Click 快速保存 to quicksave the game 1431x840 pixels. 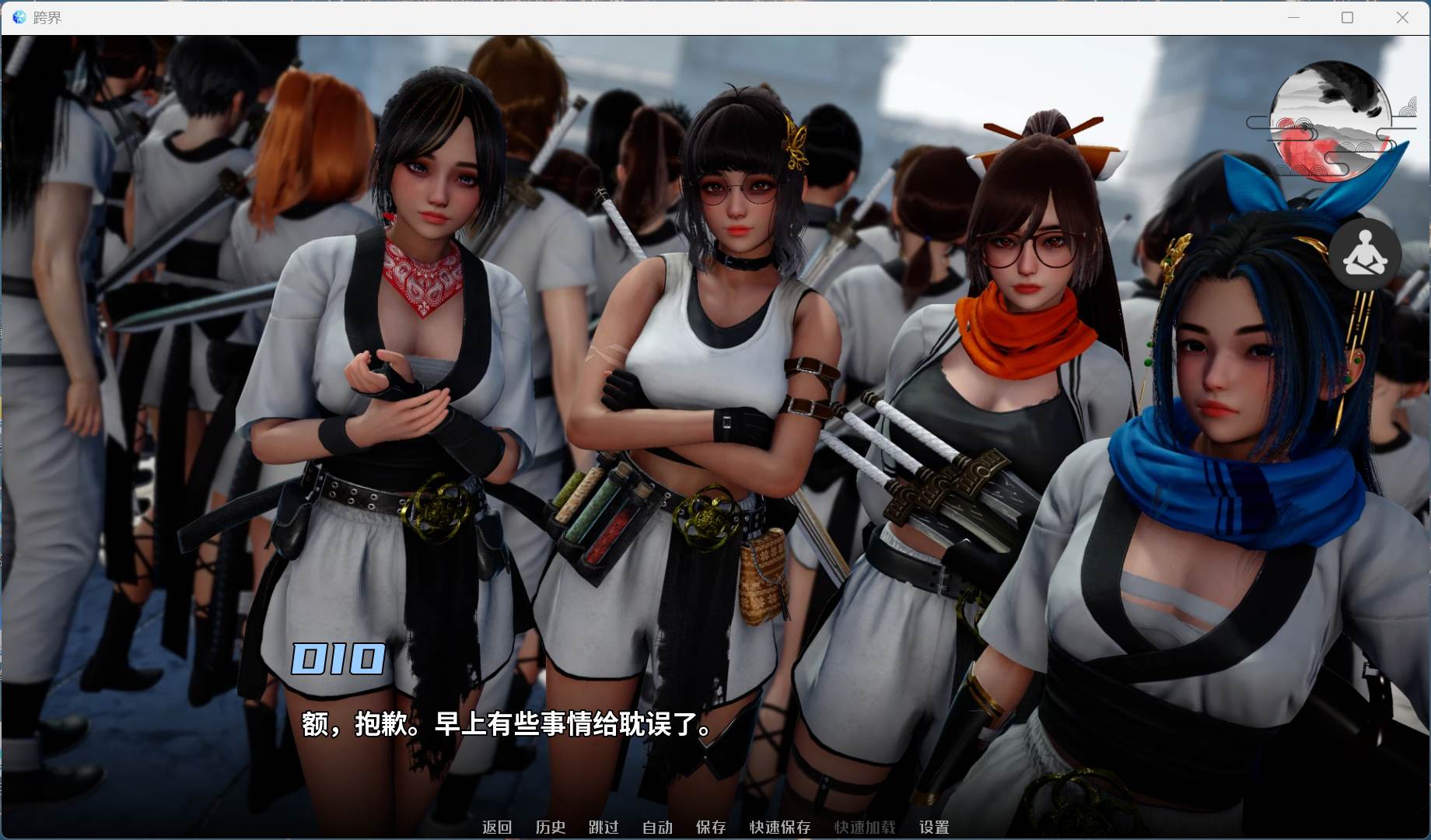pos(780,828)
